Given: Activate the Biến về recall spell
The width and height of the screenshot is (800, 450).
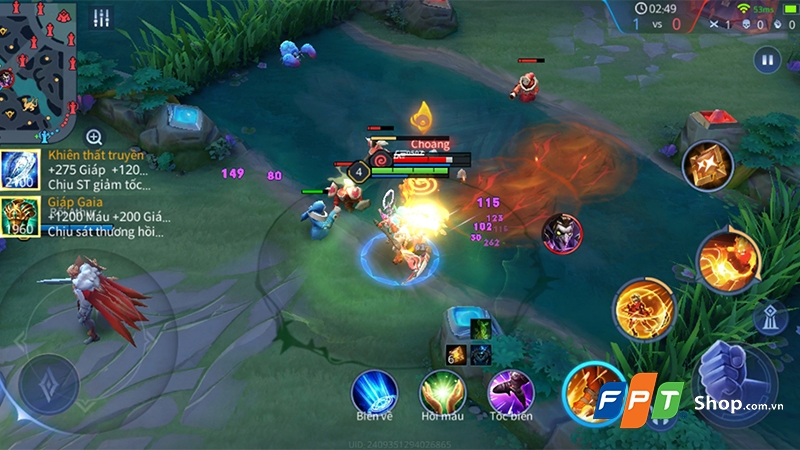Looking at the screenshot, I should click(374, 391).
